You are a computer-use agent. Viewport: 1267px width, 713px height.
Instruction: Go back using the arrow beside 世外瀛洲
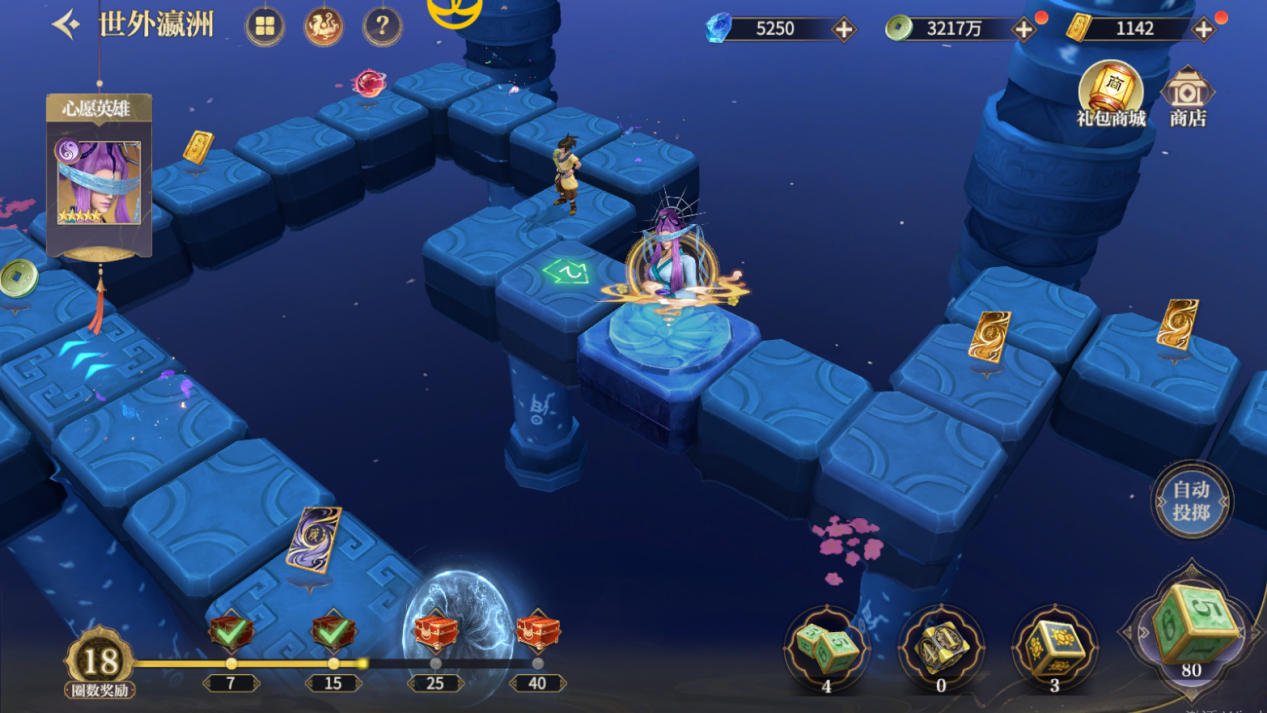pos(66,25)
